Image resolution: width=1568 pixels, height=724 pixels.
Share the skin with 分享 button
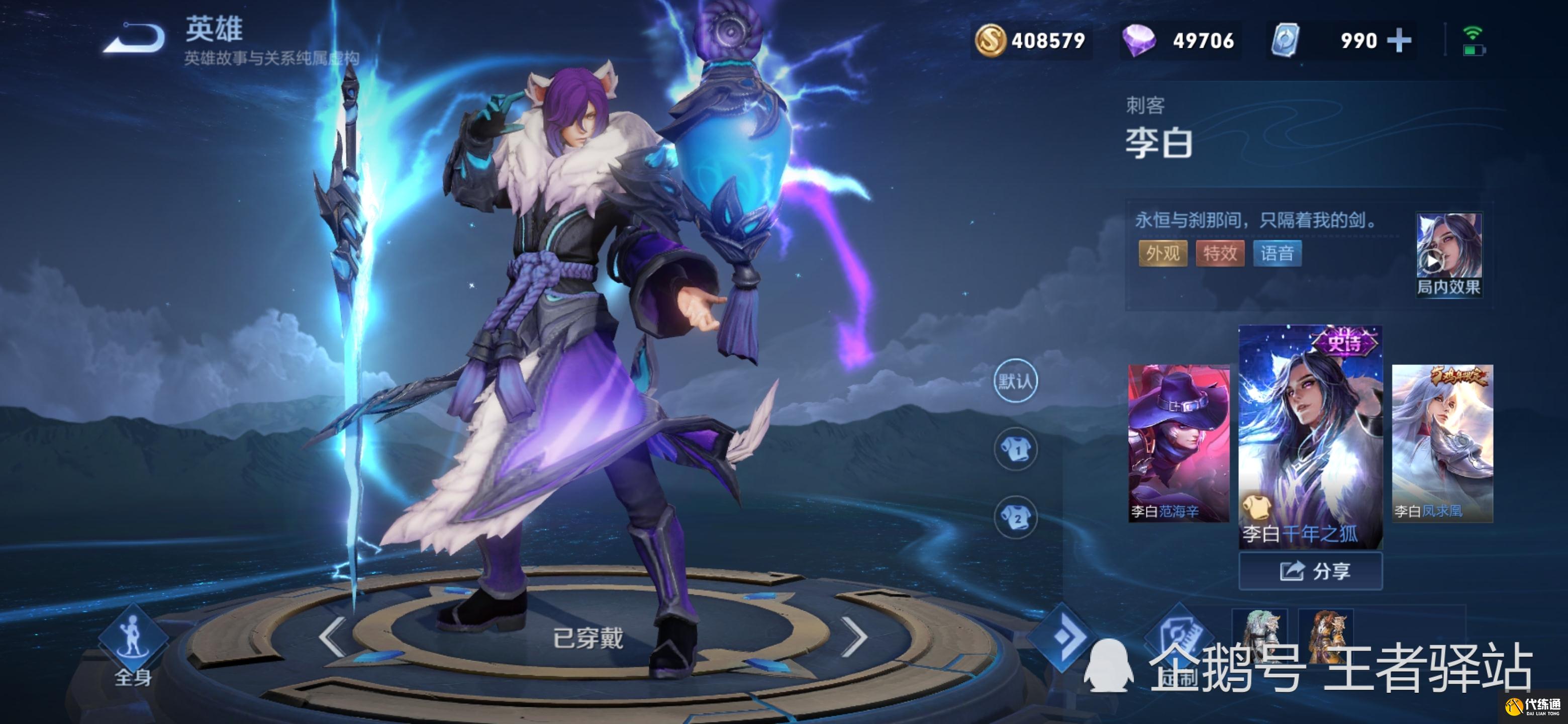(1310, 571)
